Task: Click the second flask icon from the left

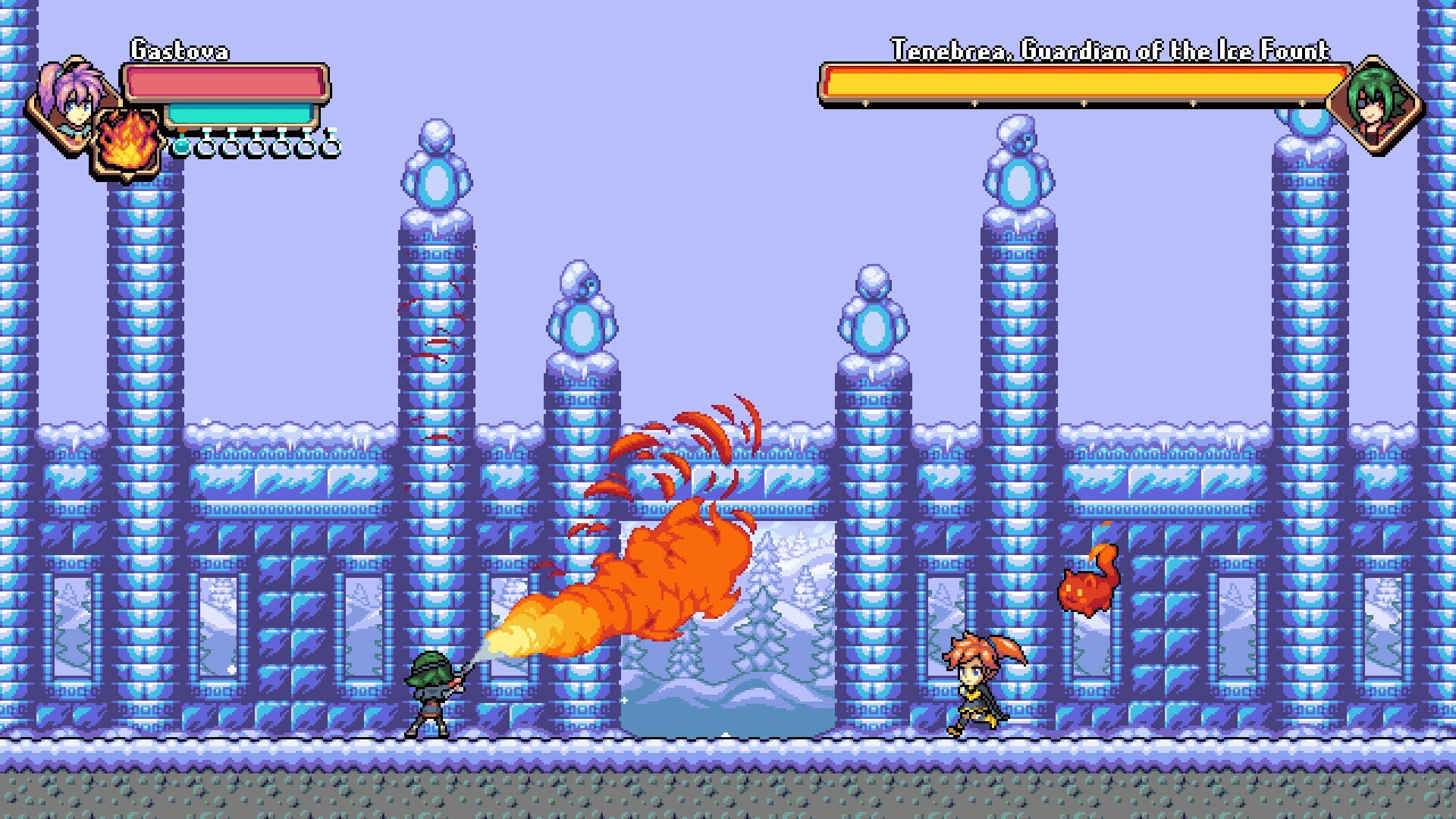Action: (206, 146)
